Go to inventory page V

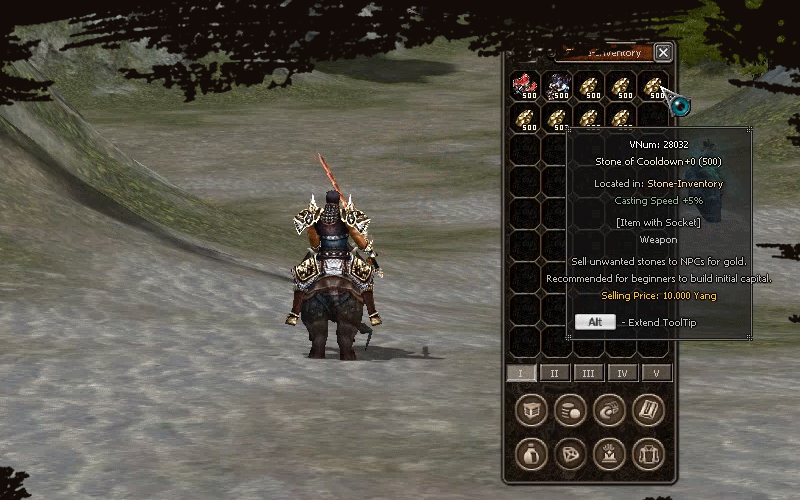[656, 373]
